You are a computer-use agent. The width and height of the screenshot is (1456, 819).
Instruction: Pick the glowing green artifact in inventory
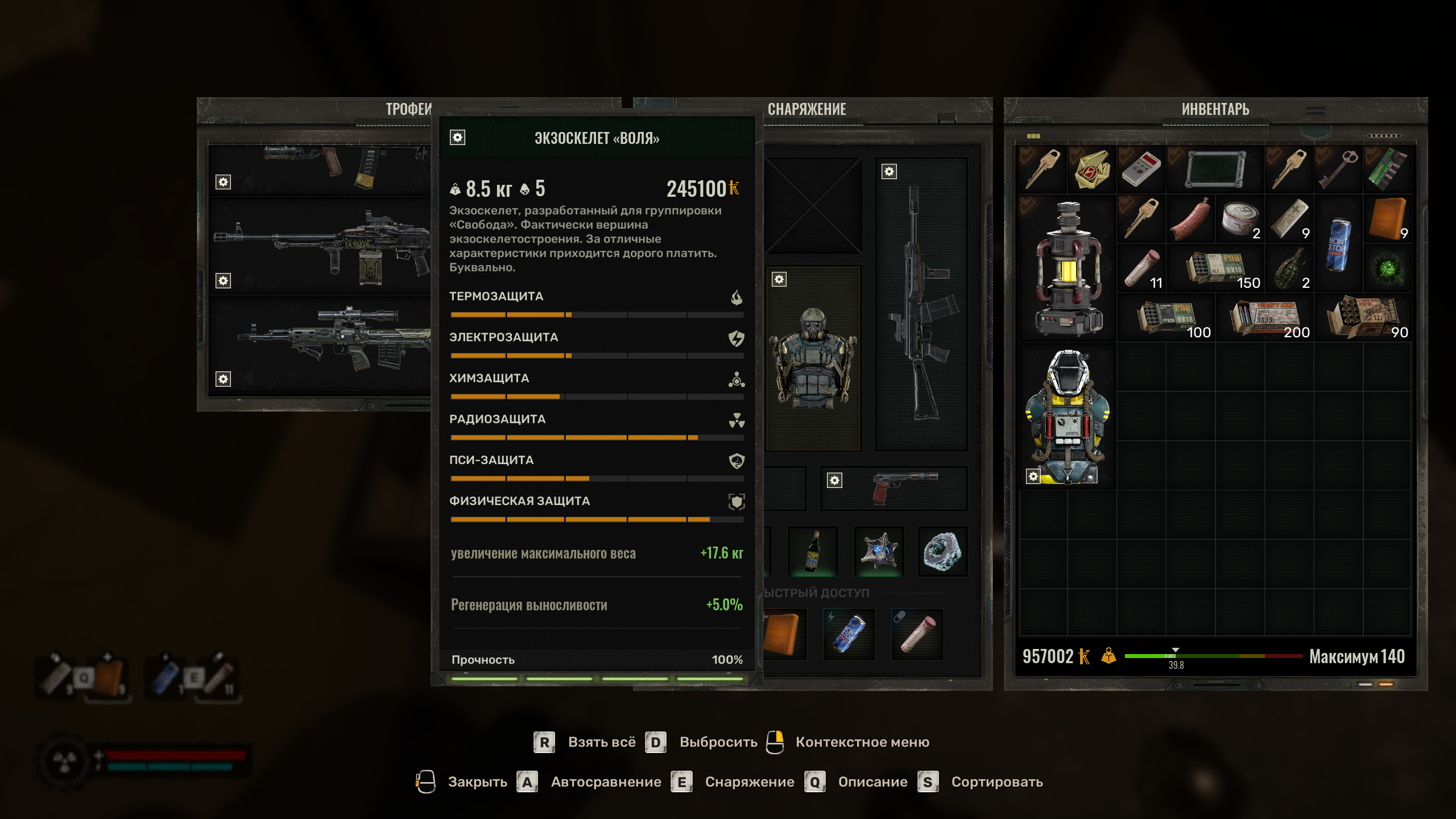(1388, 268)
